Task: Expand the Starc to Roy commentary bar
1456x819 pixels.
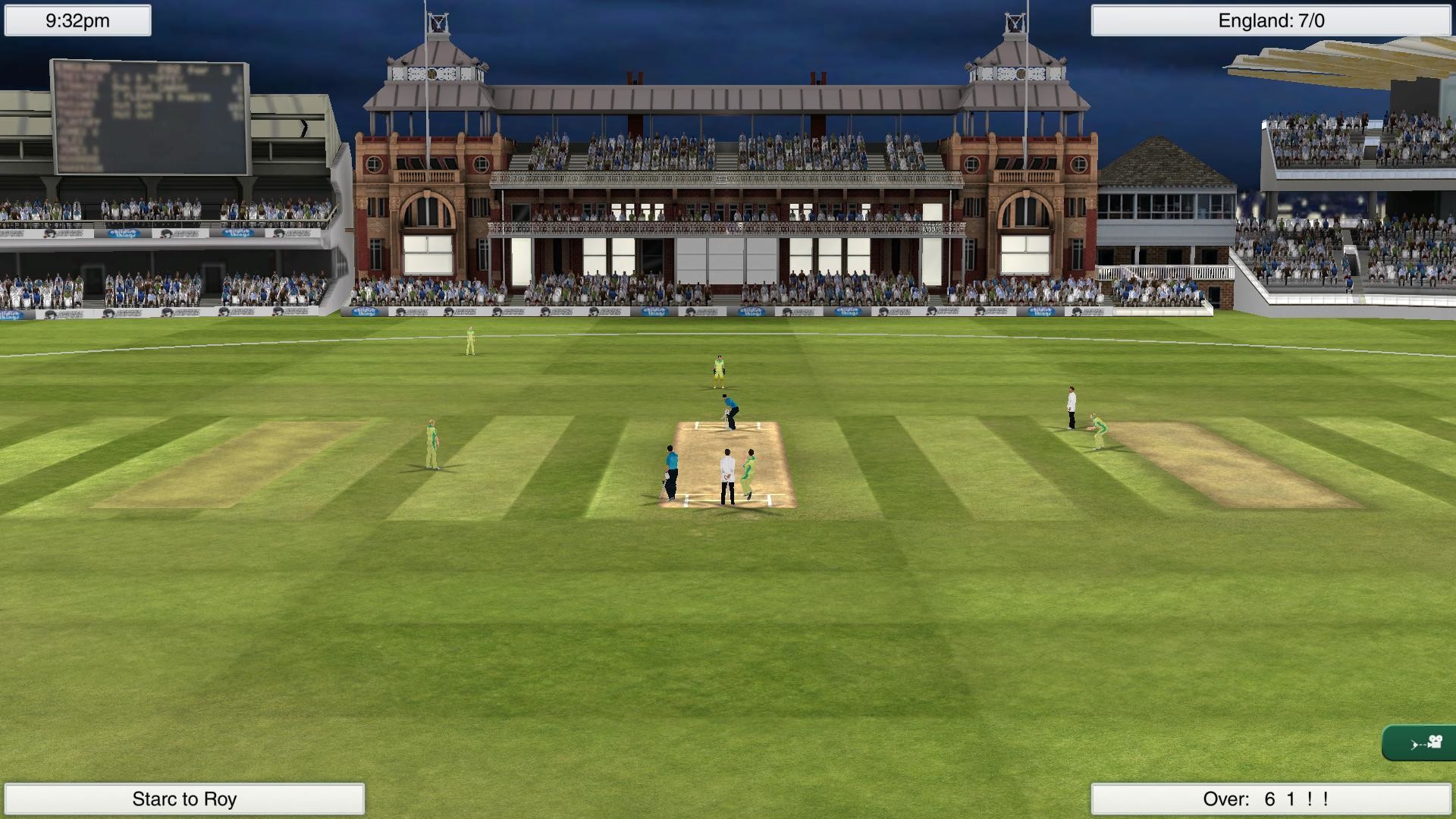Action: coord(184,798)
